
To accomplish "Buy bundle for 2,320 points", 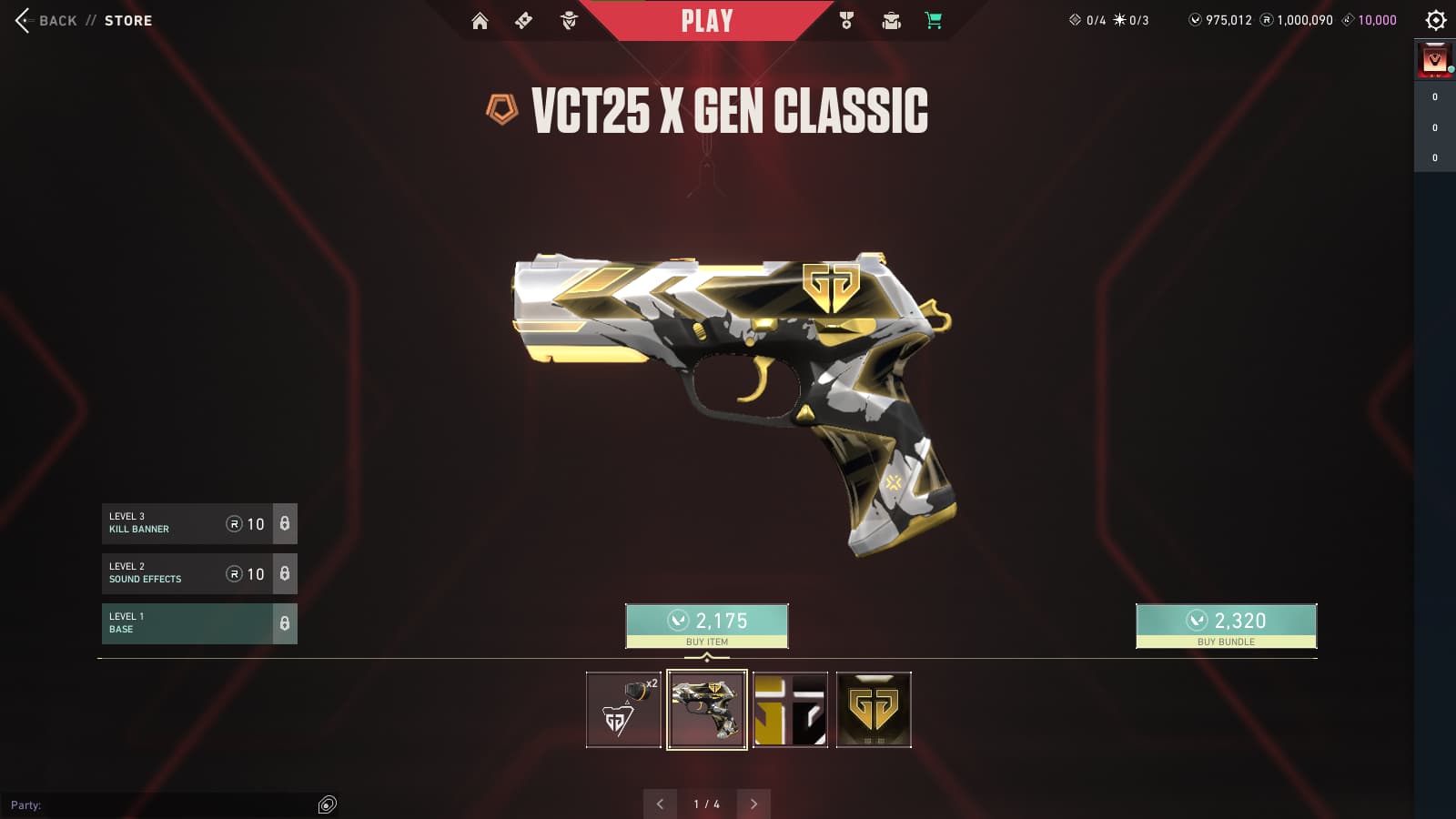I will pyautogui.click(x=1226, y=626).
